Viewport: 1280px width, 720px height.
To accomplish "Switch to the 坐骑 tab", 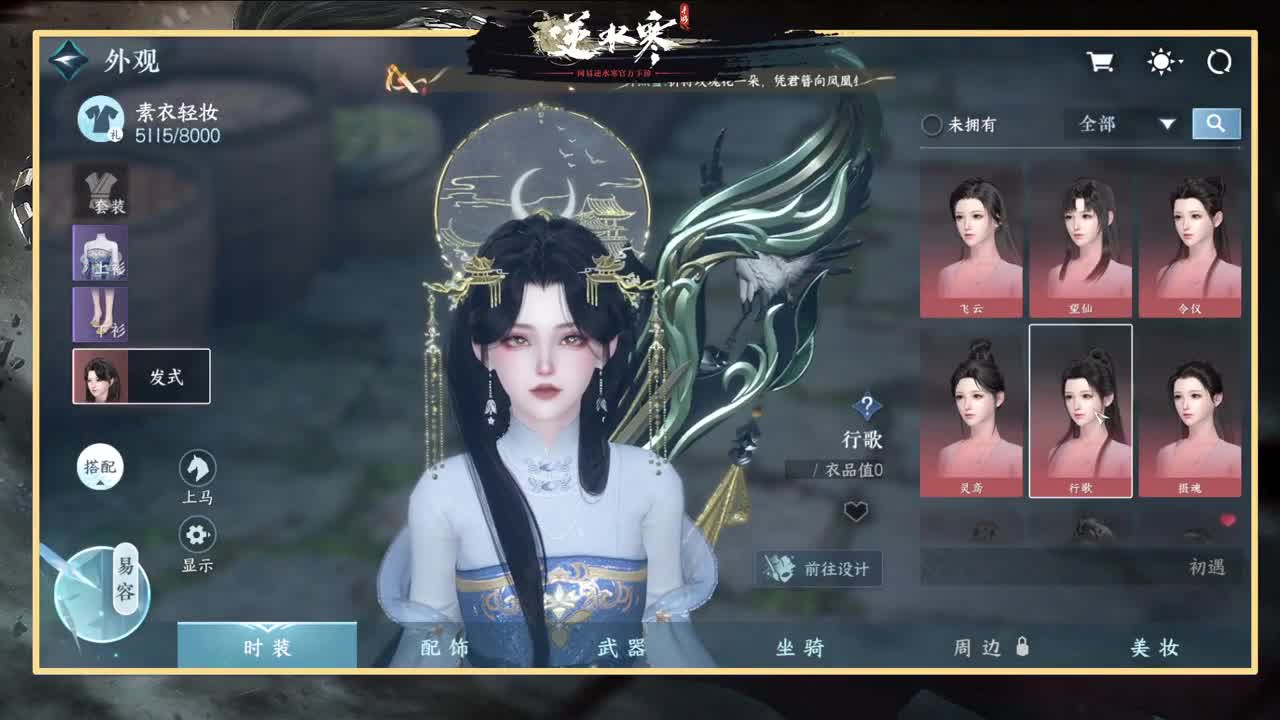I will coord(799,648).
